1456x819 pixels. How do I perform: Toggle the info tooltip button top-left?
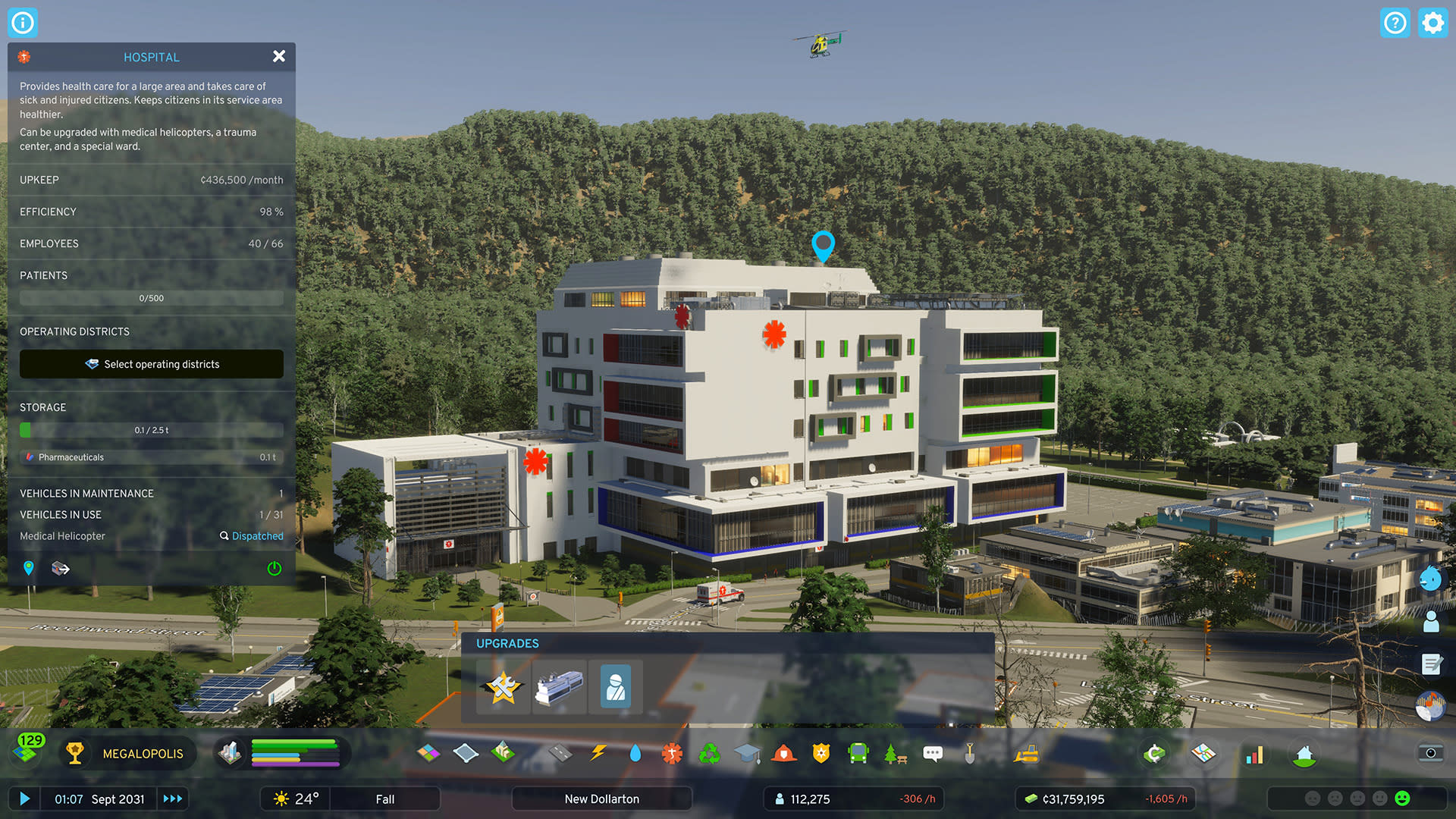click(23, 23)
